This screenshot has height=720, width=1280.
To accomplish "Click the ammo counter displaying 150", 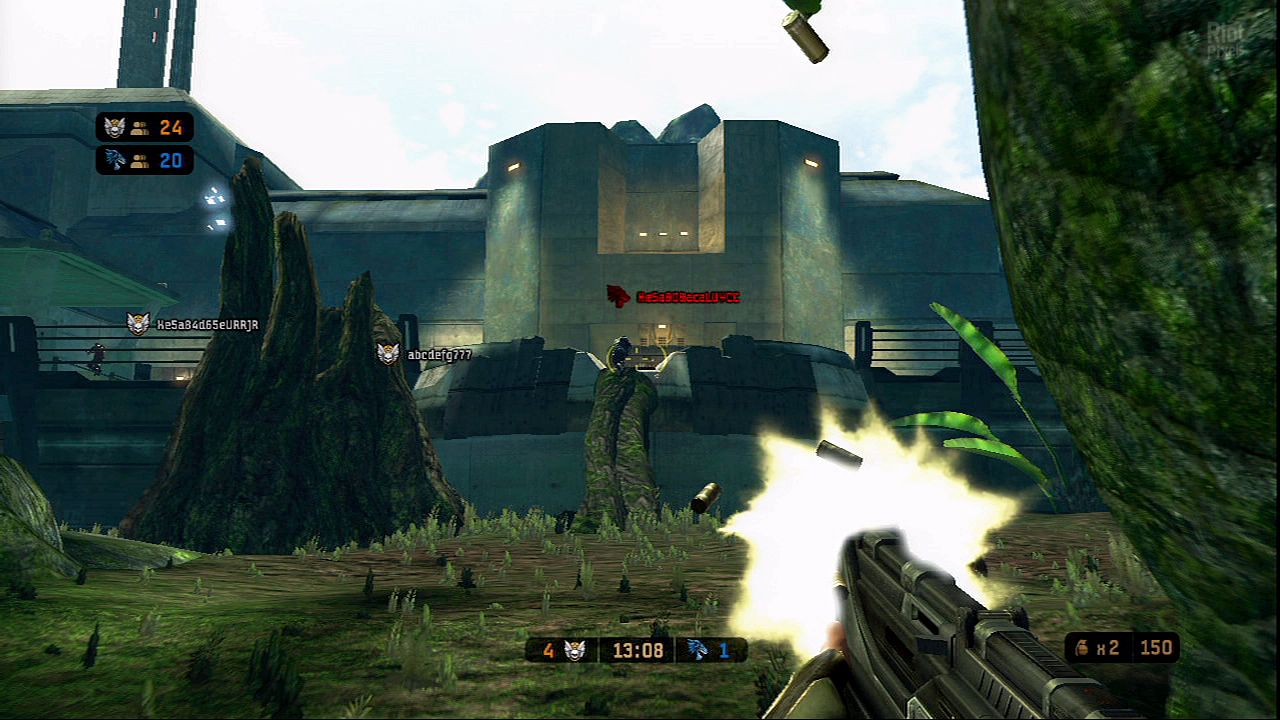I will 1157,647.
